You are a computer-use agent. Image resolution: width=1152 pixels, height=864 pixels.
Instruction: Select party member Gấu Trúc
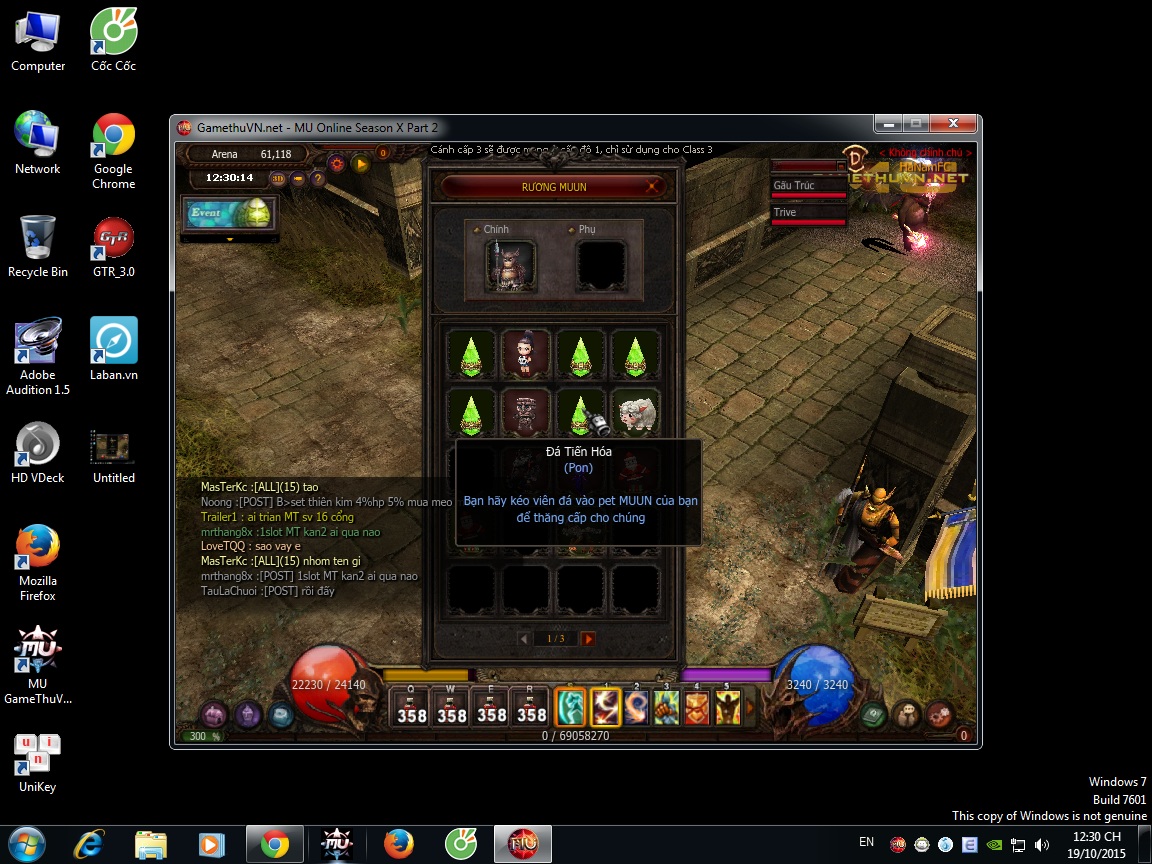click(808, 187)
